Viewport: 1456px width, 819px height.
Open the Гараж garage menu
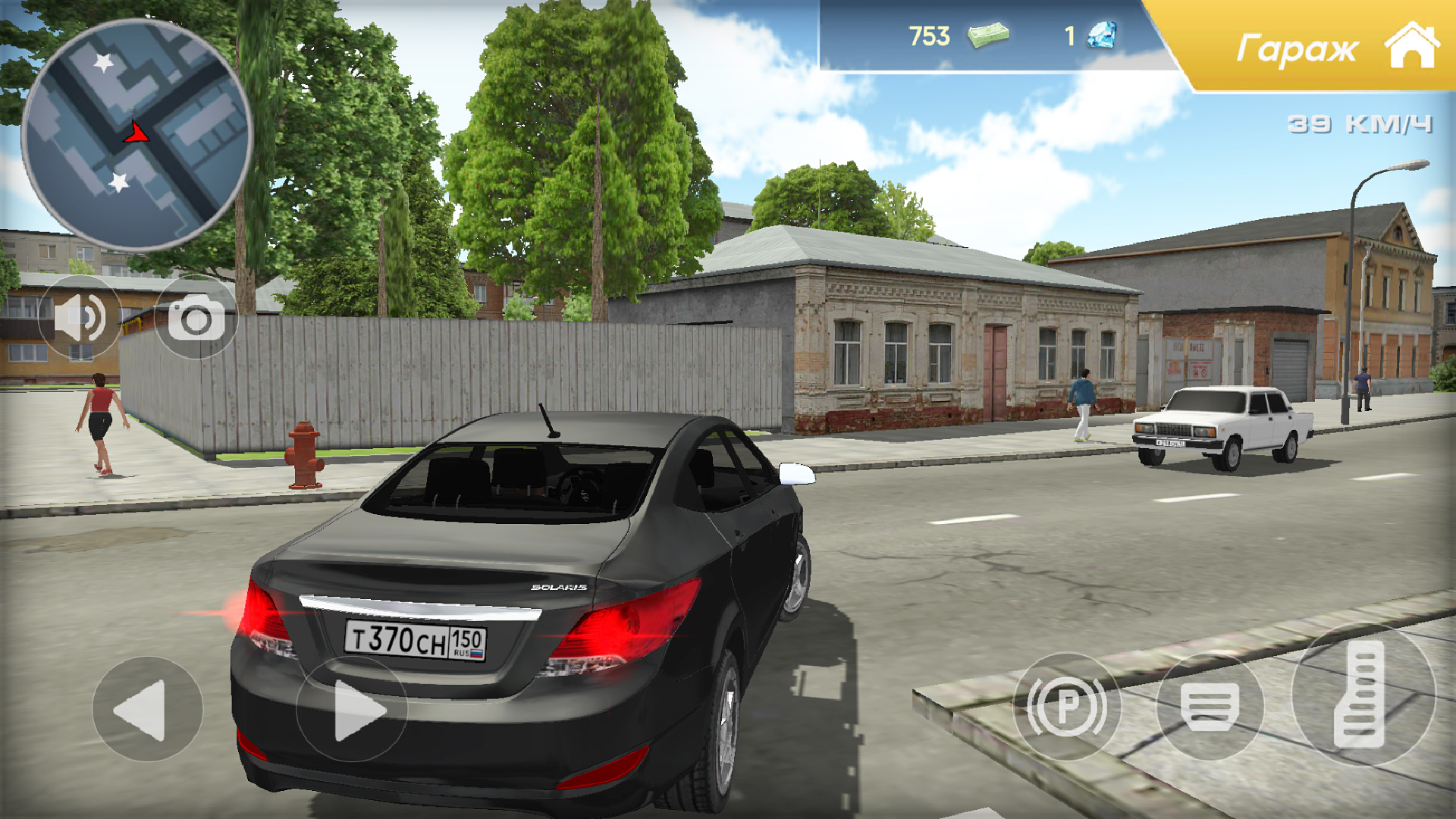[1298, 47]
